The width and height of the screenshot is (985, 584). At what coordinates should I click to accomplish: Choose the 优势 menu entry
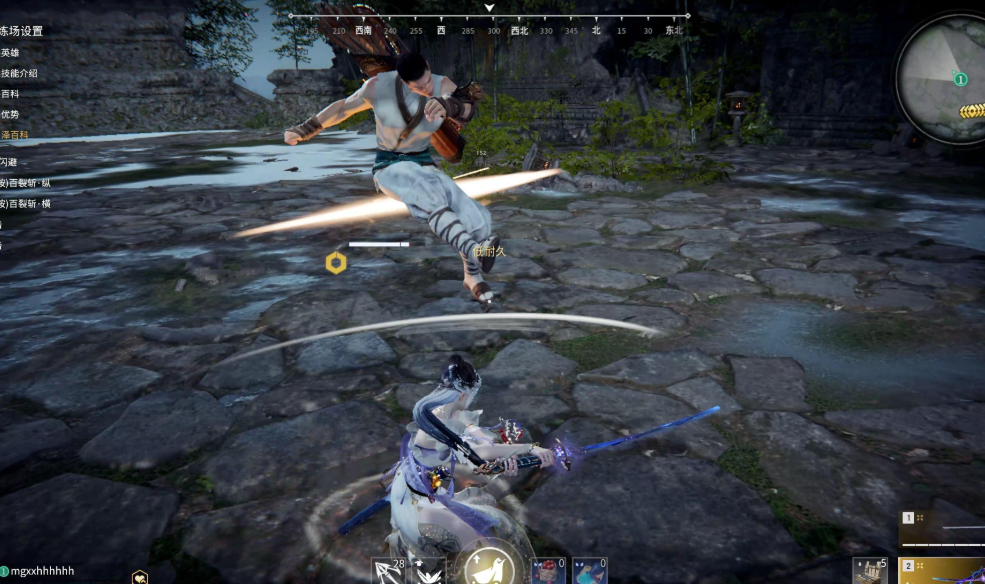coord(10,114)
